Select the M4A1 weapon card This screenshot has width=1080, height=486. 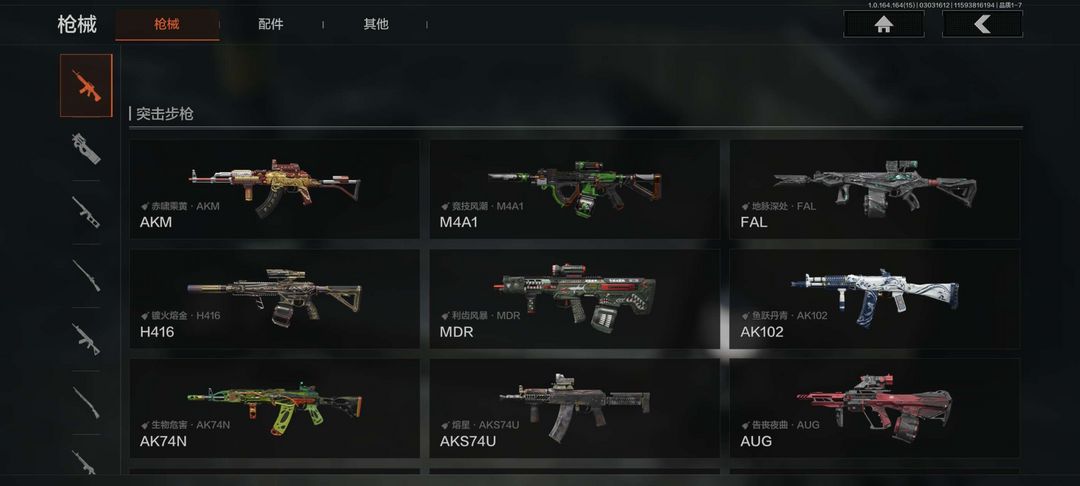pos(574,189)
